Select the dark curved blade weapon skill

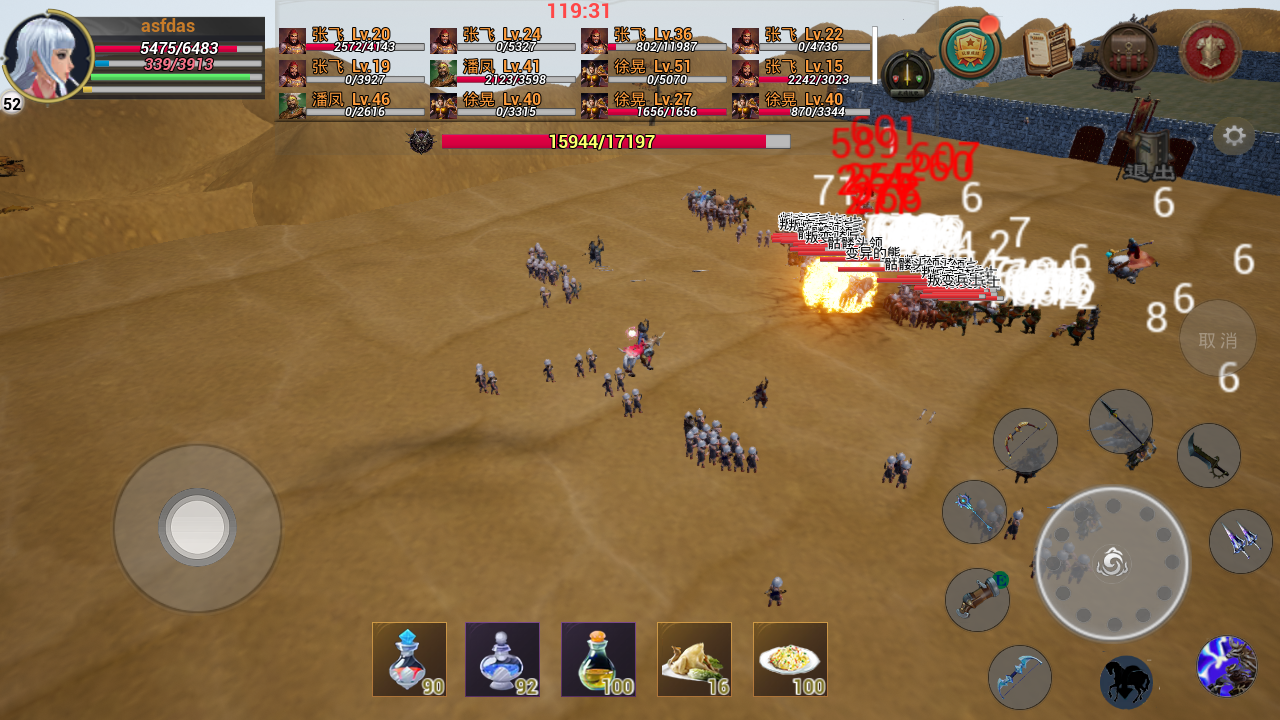pos(1208,455)
